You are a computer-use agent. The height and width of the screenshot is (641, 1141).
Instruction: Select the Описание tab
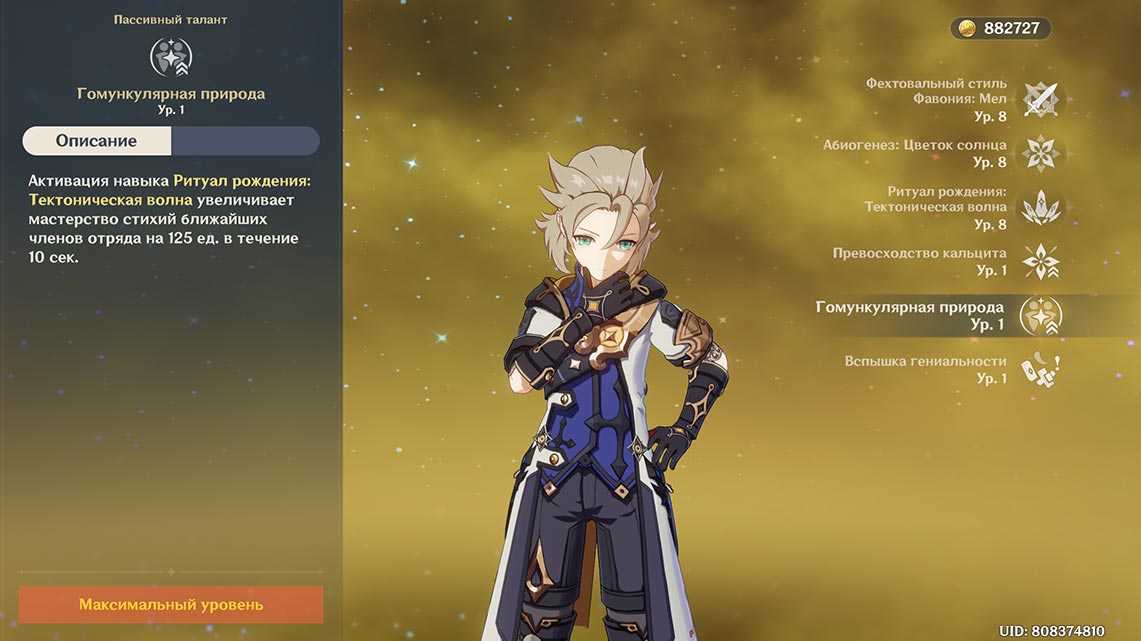97,141
